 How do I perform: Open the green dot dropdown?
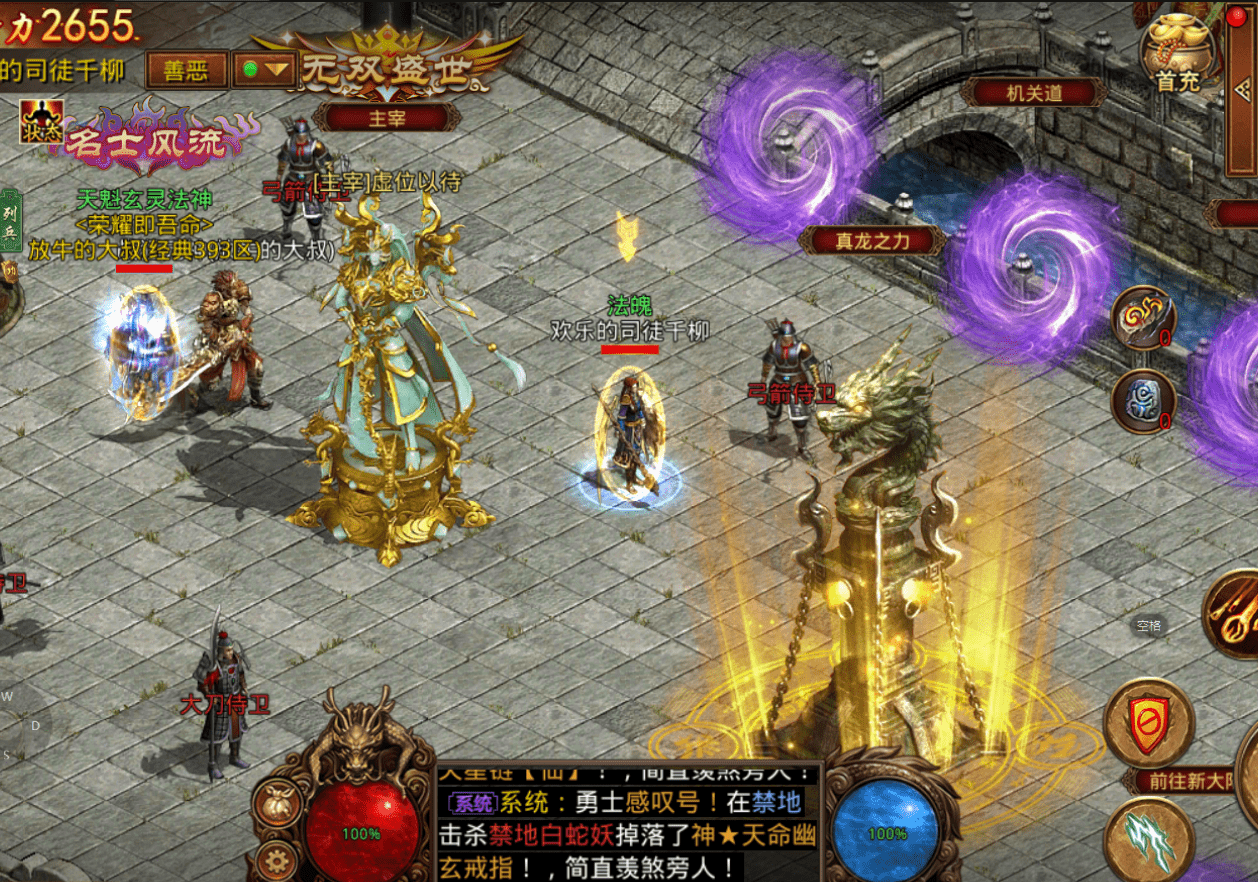pyautogui.click(x=263, y=70)
